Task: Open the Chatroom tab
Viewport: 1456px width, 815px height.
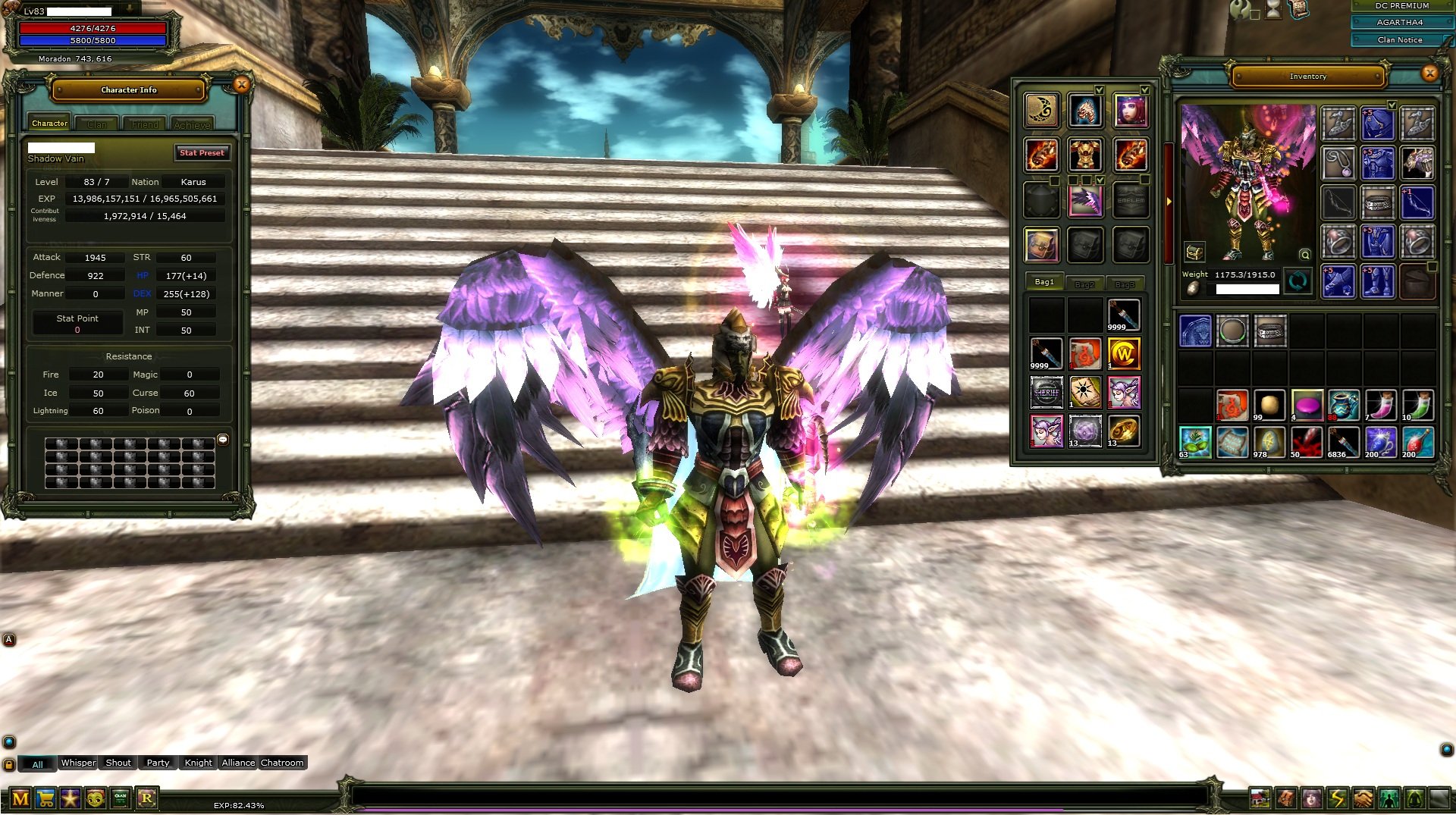Action: coord(282,763)
